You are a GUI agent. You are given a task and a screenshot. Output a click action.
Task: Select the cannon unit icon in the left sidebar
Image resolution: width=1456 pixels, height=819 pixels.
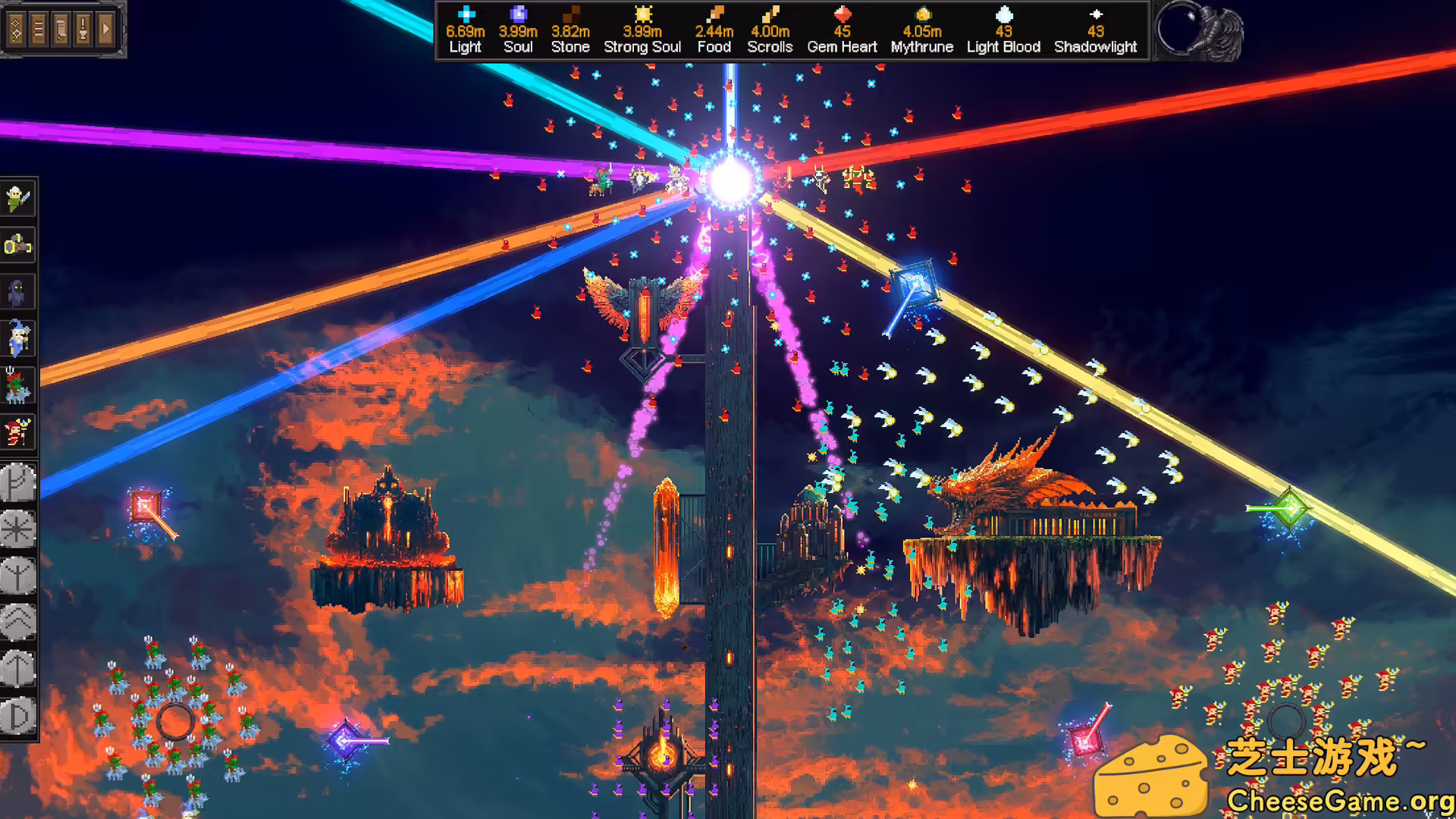coord(17,245)
